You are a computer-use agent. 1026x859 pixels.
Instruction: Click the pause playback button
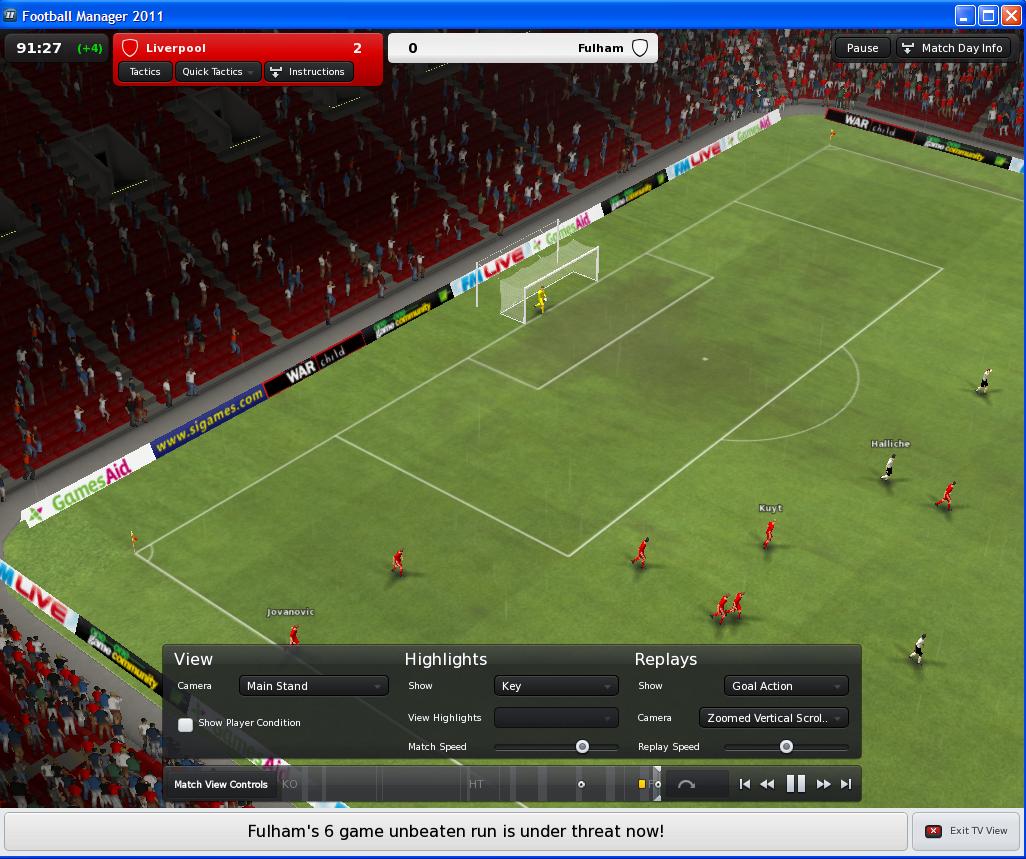click(x=796, y=785)
